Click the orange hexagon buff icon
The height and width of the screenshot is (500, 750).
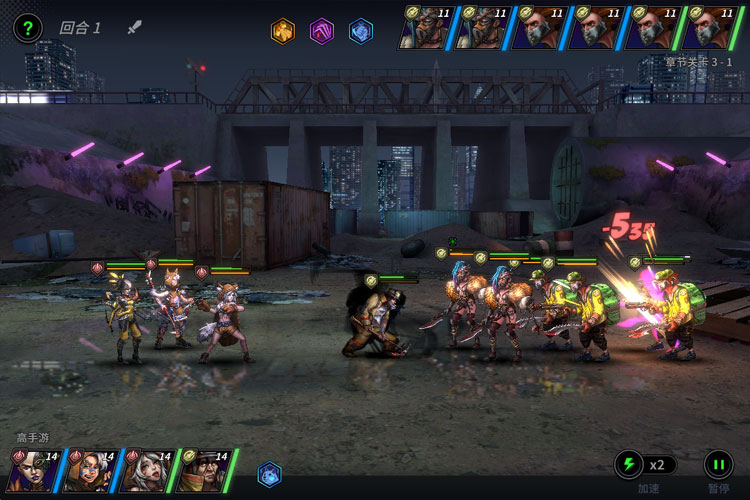coord(283,31)
